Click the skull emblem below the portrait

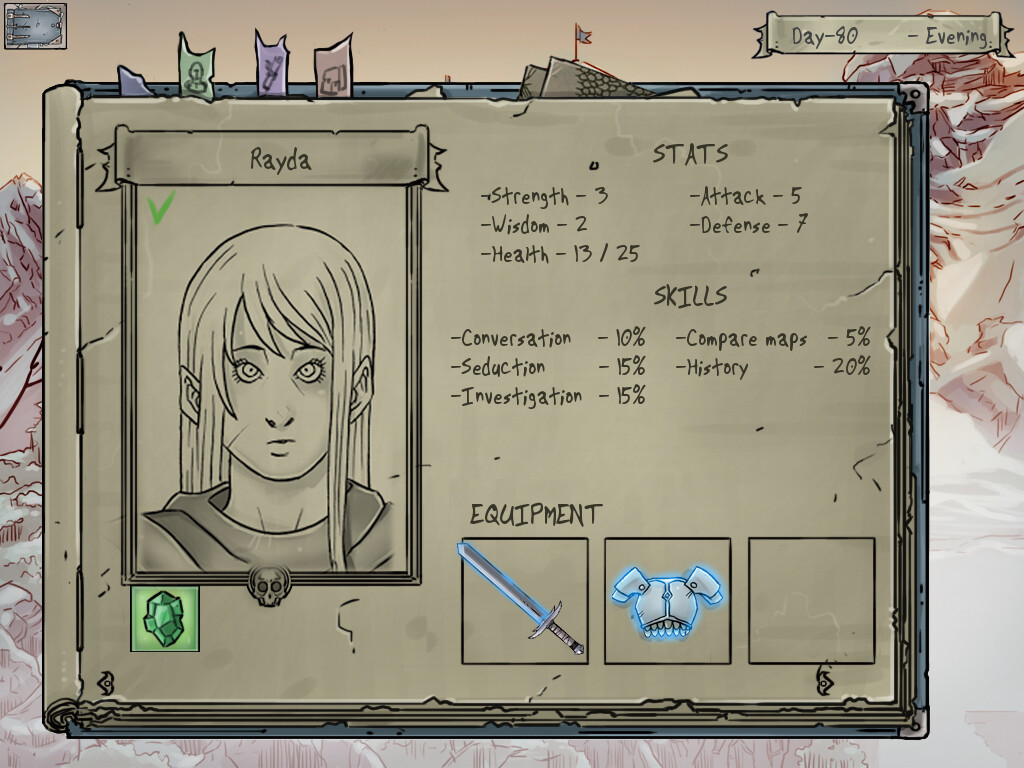[270, 584]
